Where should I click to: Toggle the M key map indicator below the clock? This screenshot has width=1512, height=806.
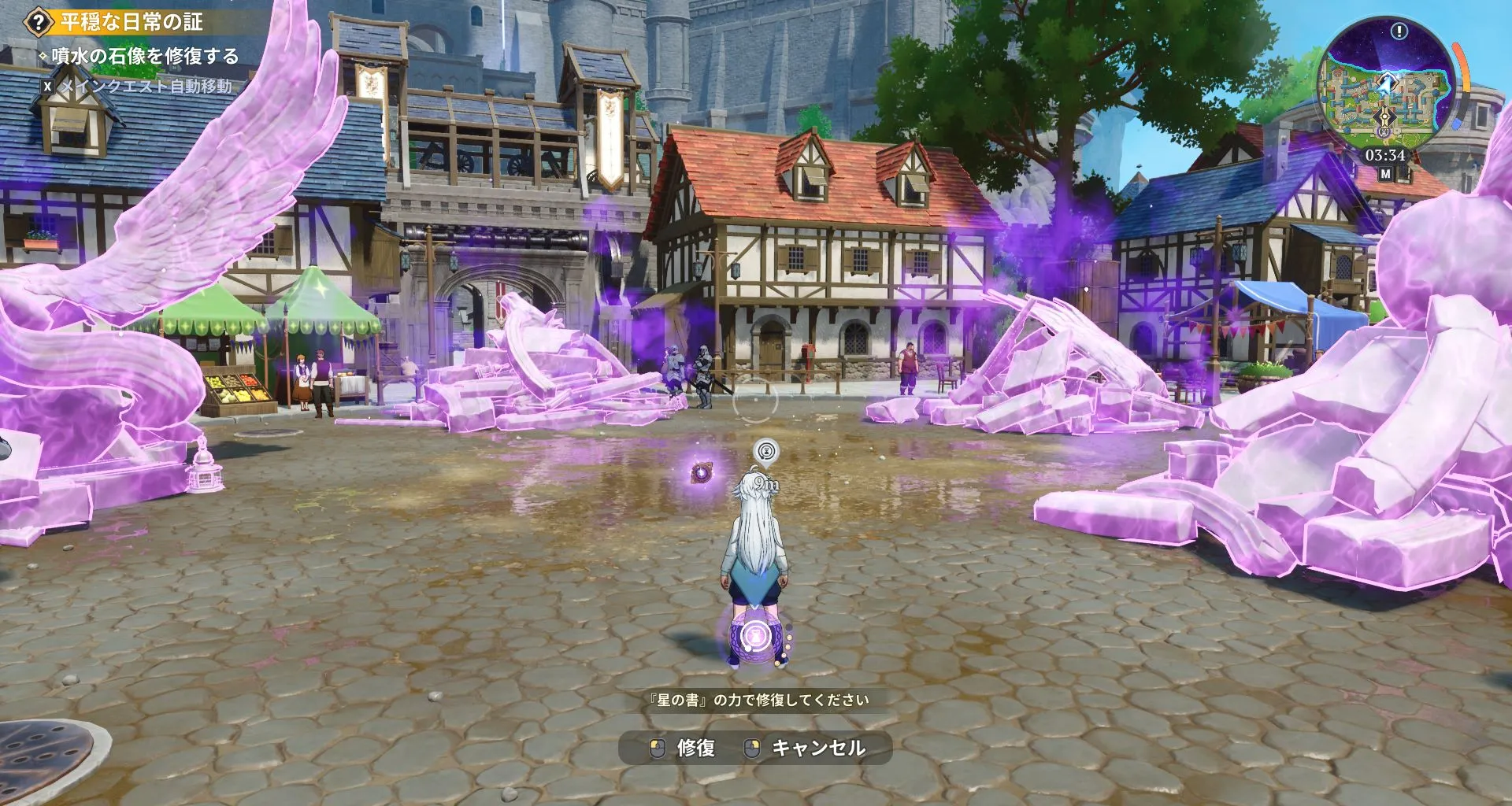1385,174
